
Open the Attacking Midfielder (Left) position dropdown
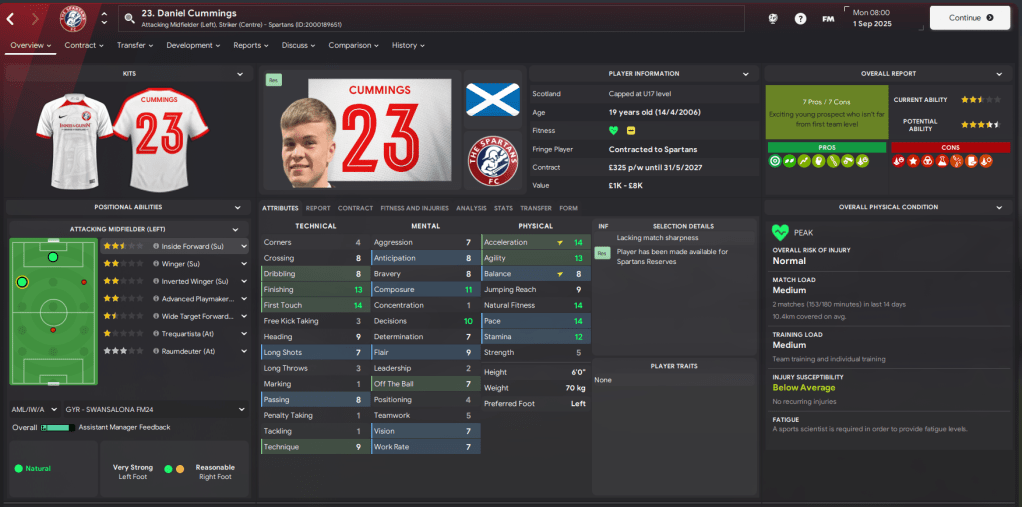(x=127, y=229)
